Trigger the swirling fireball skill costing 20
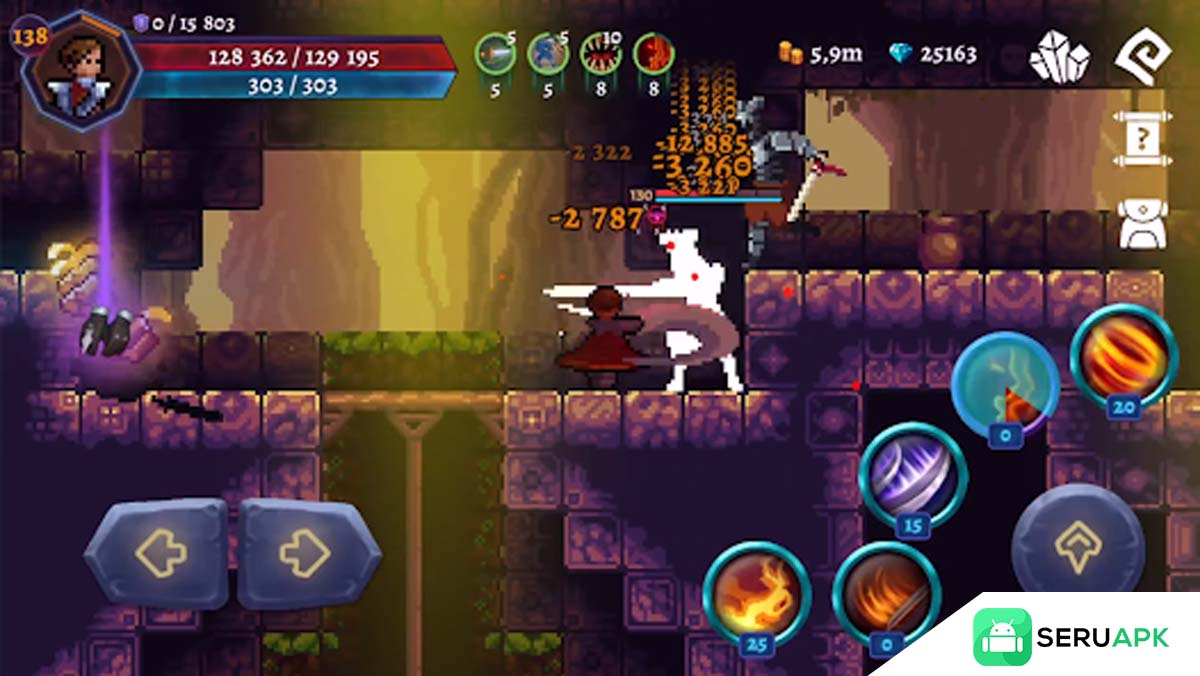The width and height of the screenshot is (1200, 676). coord(1123,357)
